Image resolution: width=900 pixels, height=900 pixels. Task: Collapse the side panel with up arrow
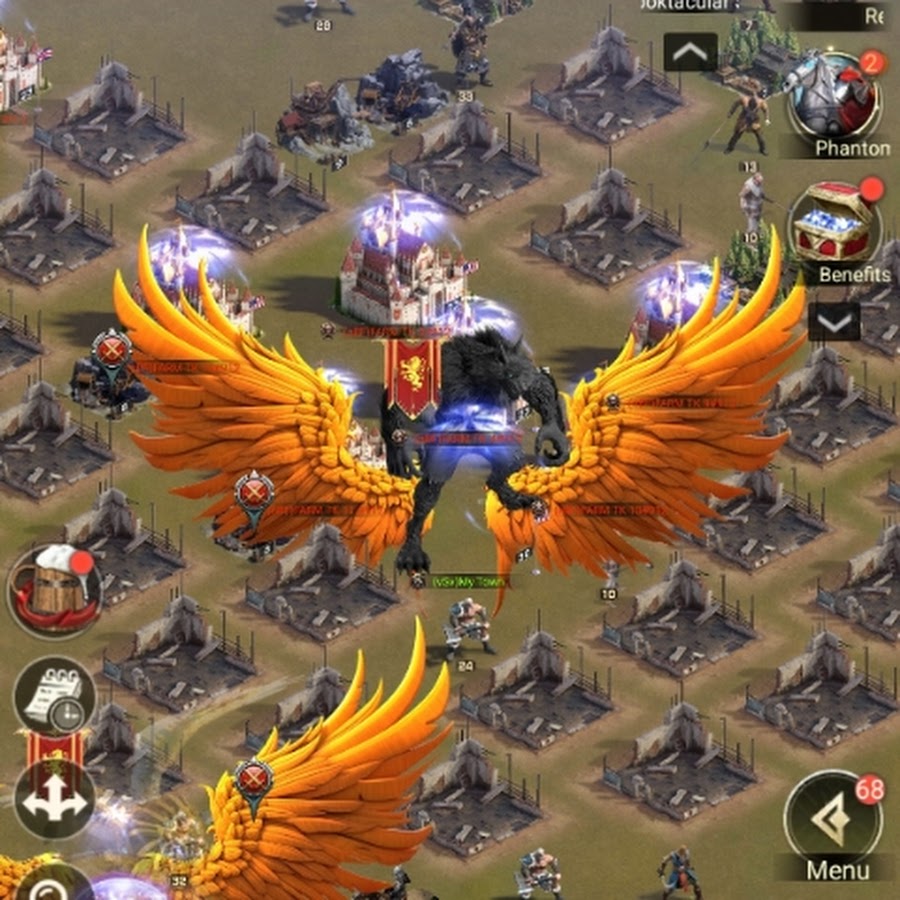(x=690, y=52)
